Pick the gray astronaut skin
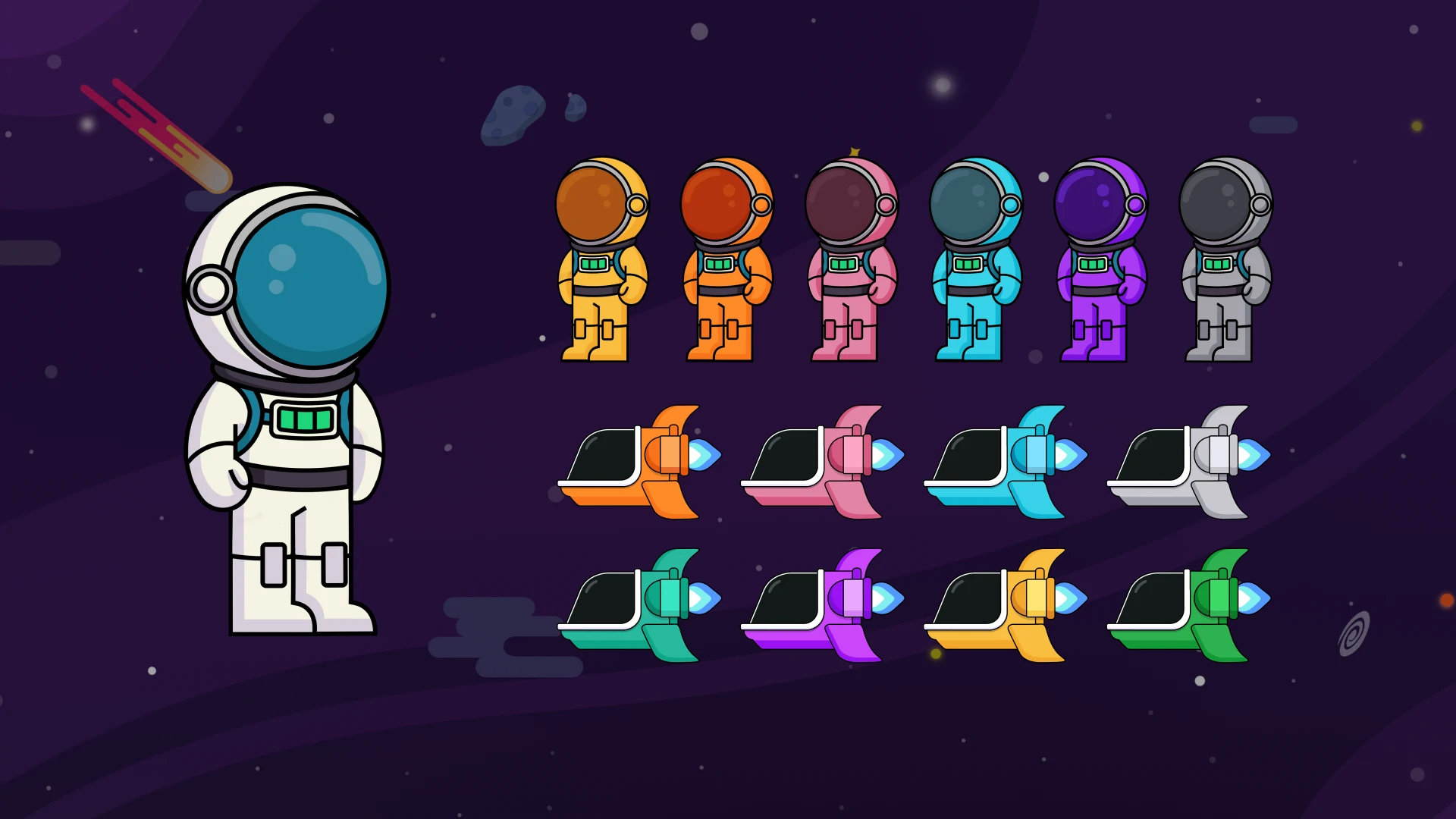The image size is (1456, 819). tap(1225, 259)
